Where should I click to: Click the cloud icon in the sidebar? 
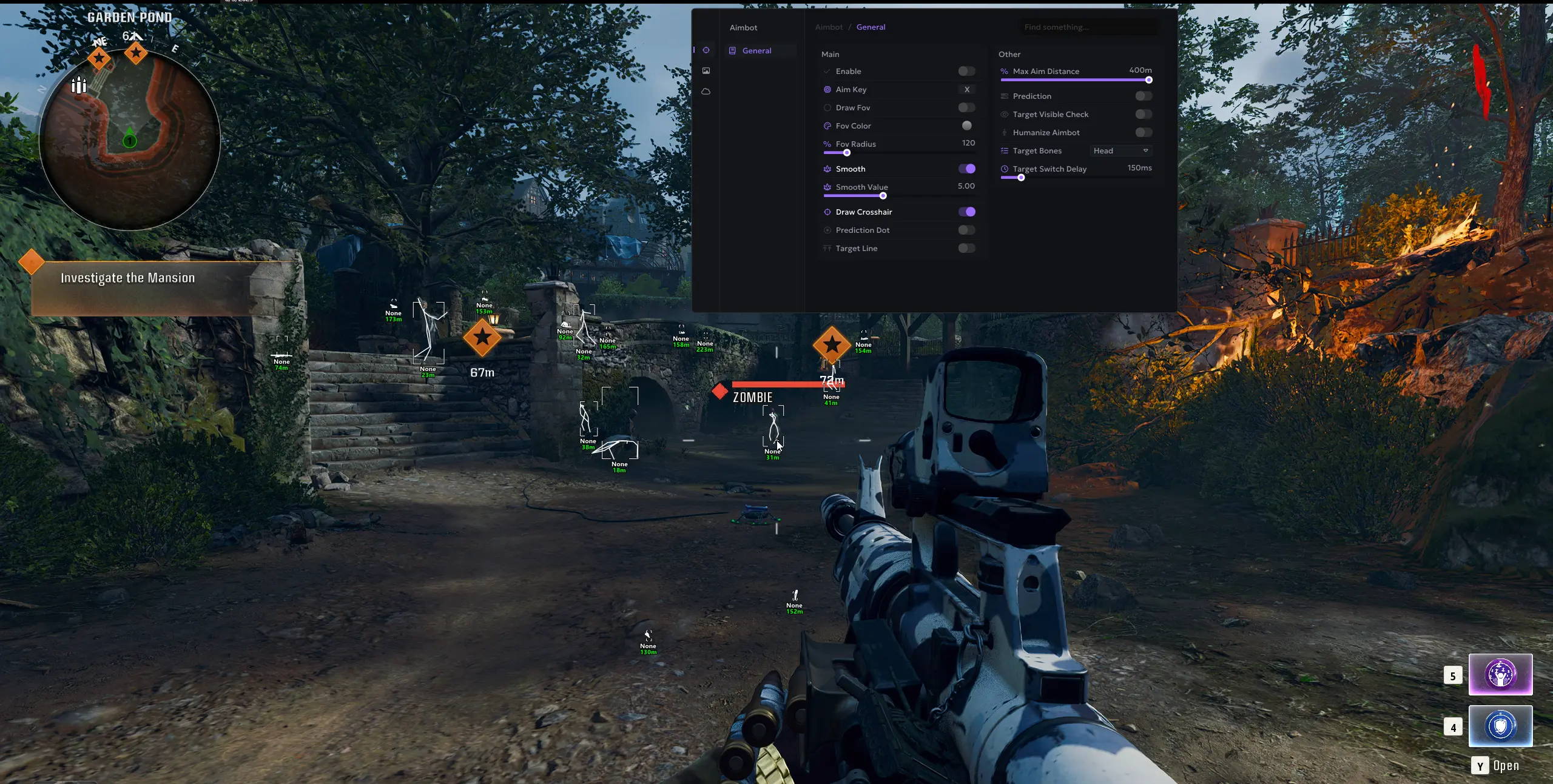pos(706,91)
